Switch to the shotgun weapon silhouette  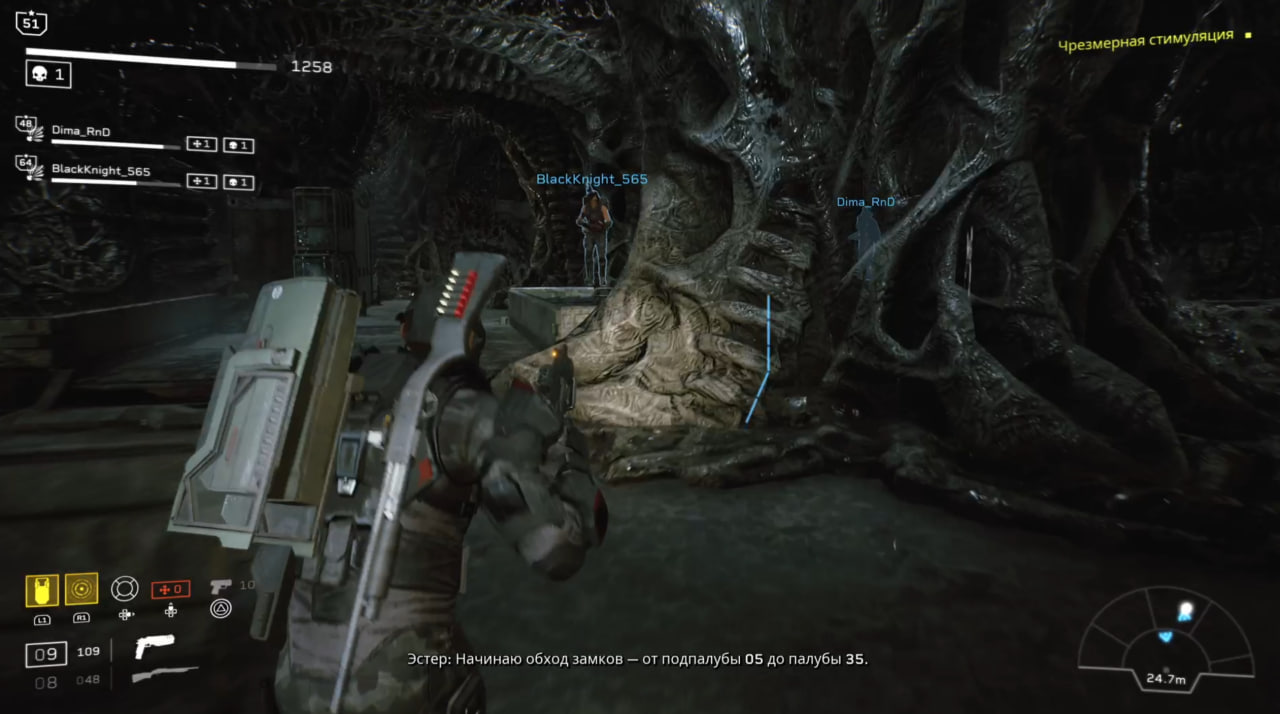click(164, 676)
